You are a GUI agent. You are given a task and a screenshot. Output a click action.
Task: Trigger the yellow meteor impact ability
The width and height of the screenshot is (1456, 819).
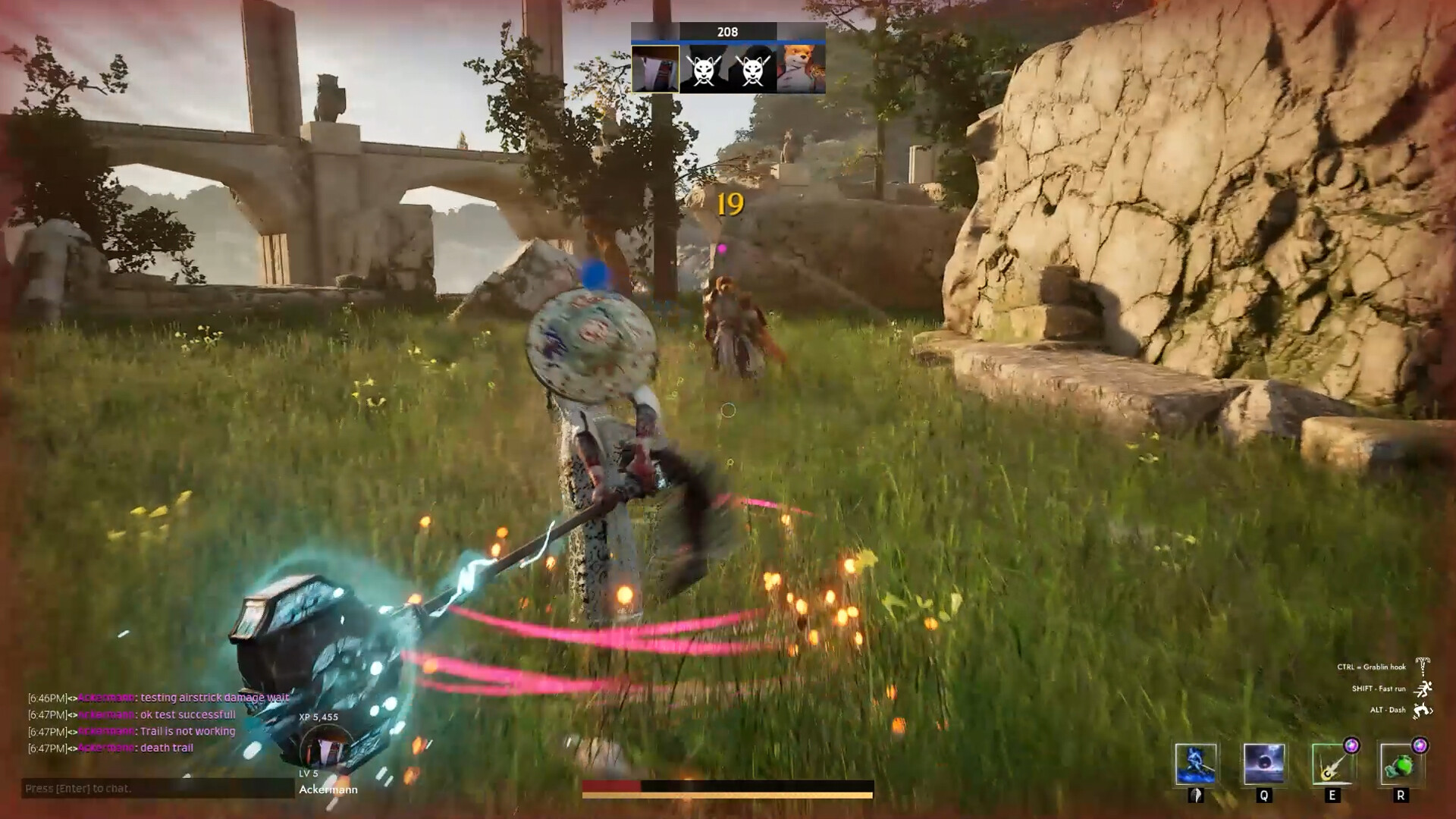(1332, 763)
